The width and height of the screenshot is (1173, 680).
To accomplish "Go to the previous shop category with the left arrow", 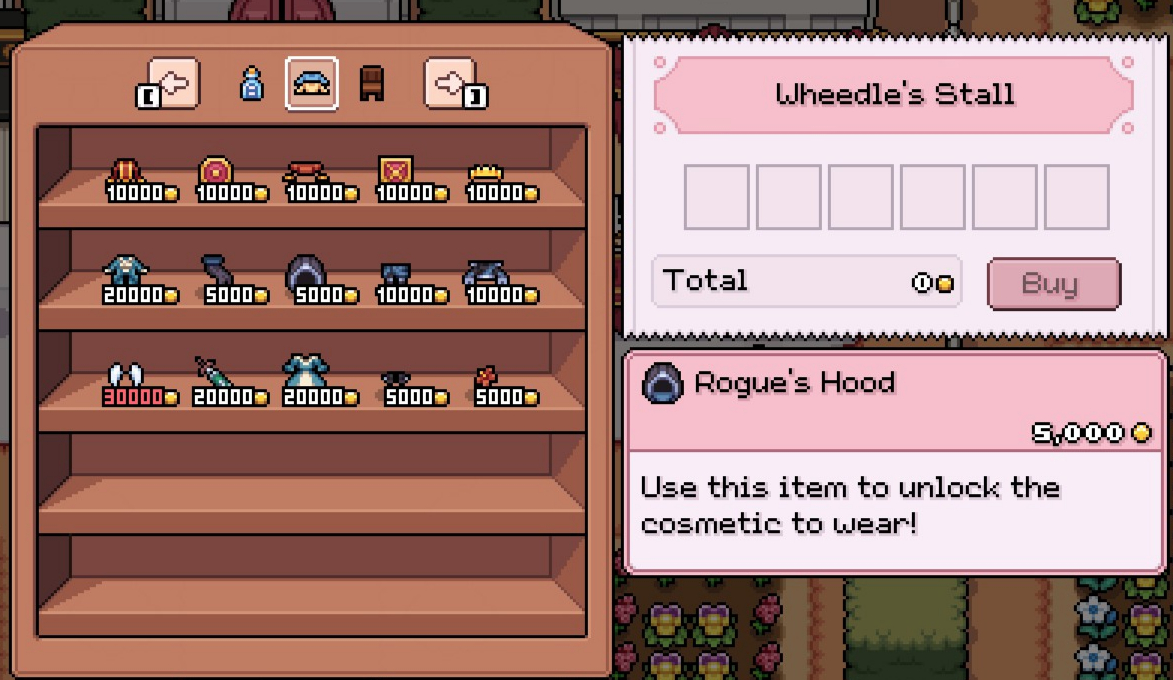I will point(173,84).
